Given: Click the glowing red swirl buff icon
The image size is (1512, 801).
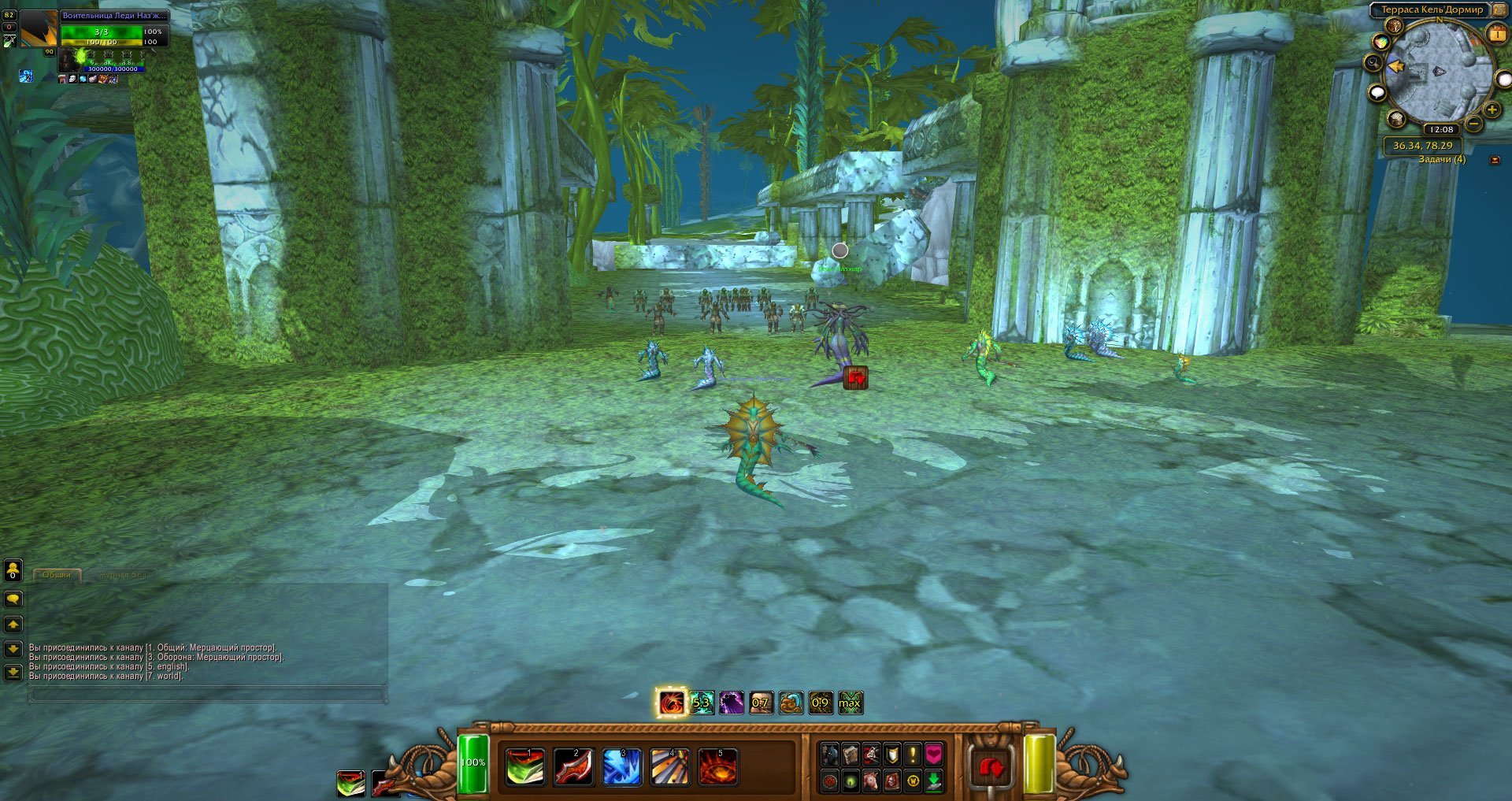Looking at the screenshot, I should [672, 703].
